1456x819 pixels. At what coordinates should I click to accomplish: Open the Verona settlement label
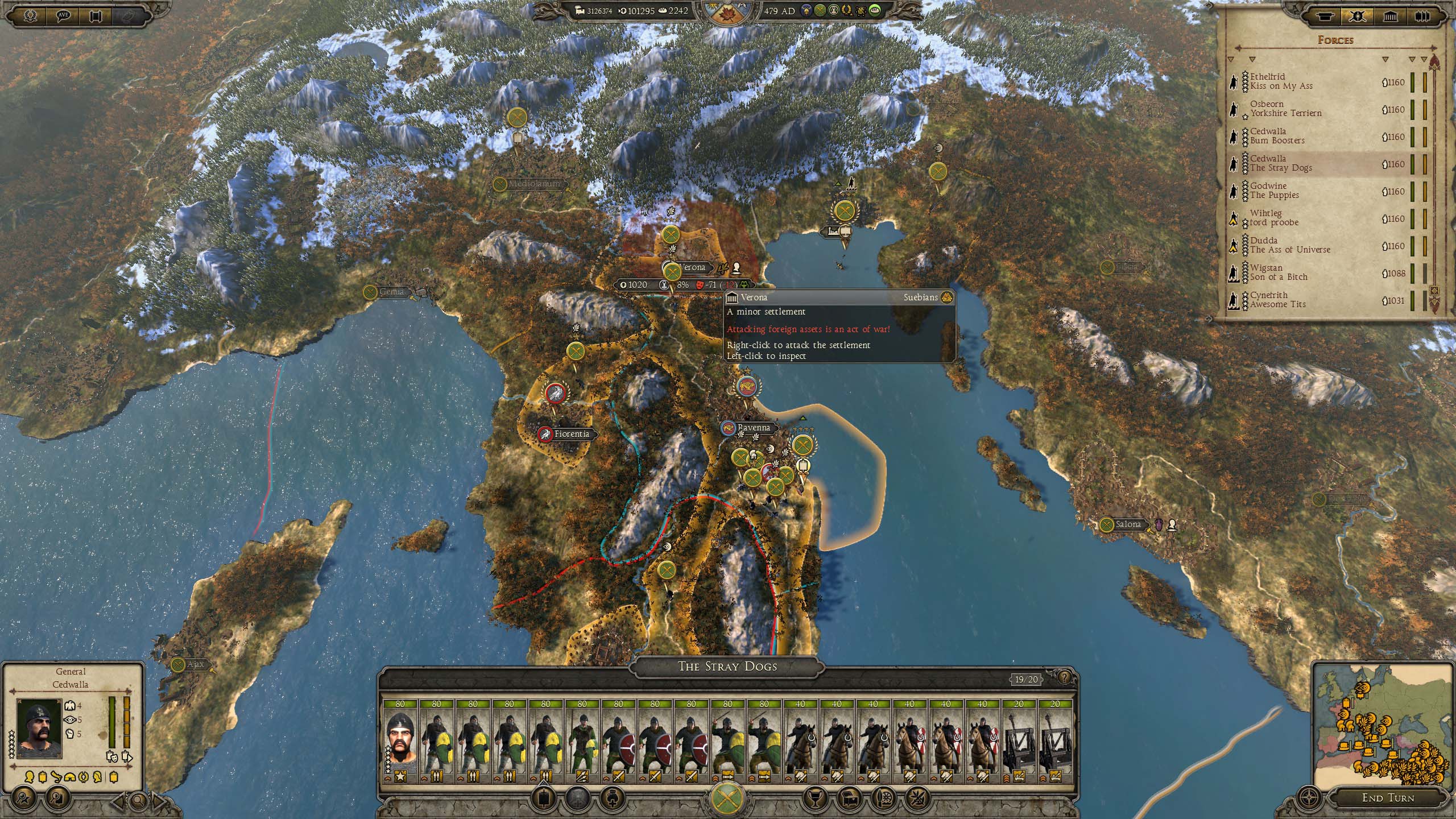[691, 267]
